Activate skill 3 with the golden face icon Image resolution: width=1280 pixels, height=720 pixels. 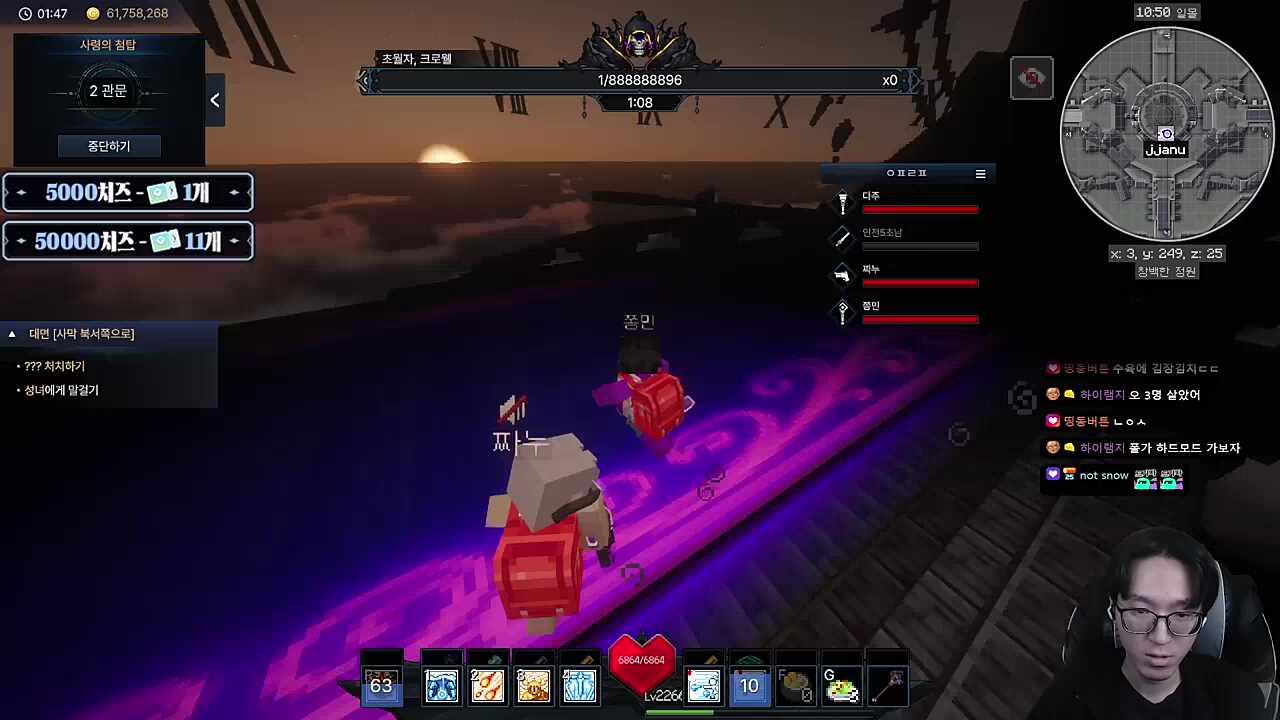(533, 686)
